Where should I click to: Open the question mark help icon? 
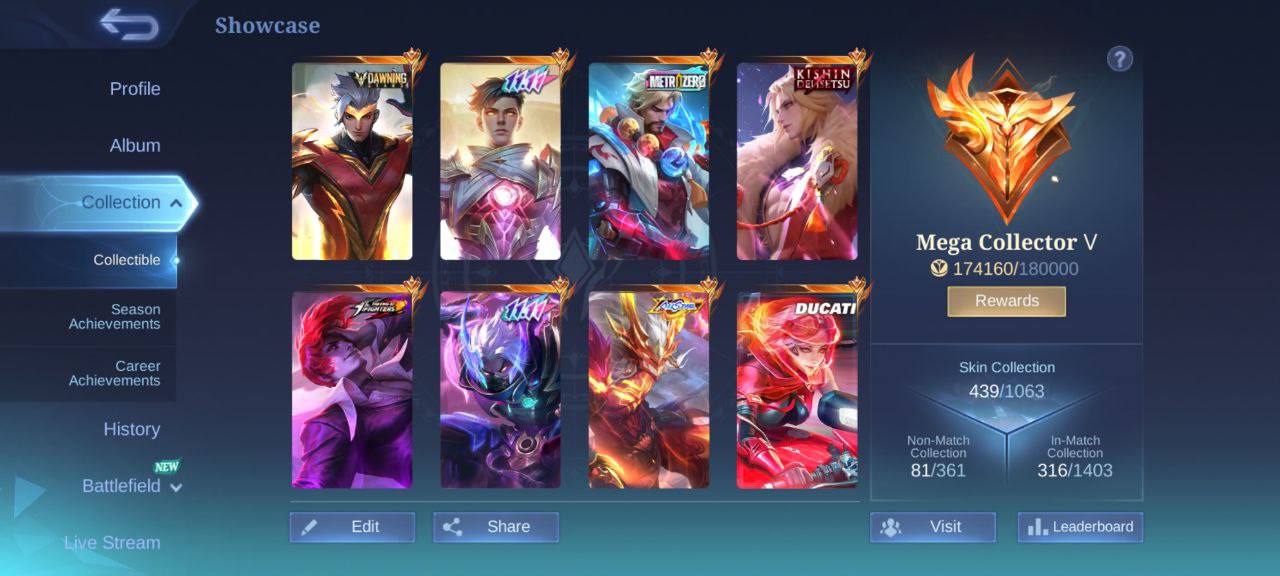(1119, 59)
